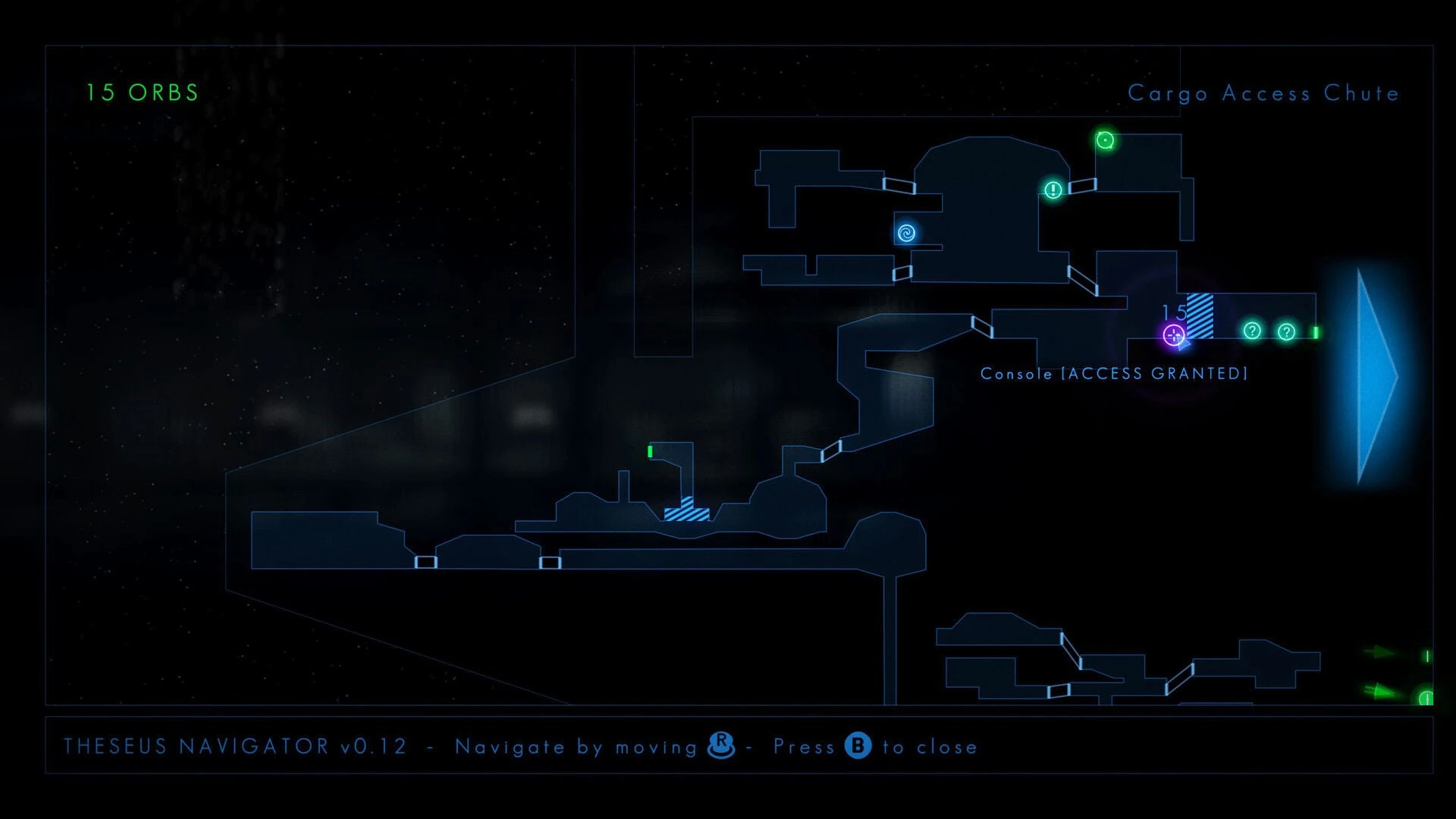This screenshot has height=819, width=1456.
Task: Select the blue spiral map marker
Action: (x=906, y=233)
